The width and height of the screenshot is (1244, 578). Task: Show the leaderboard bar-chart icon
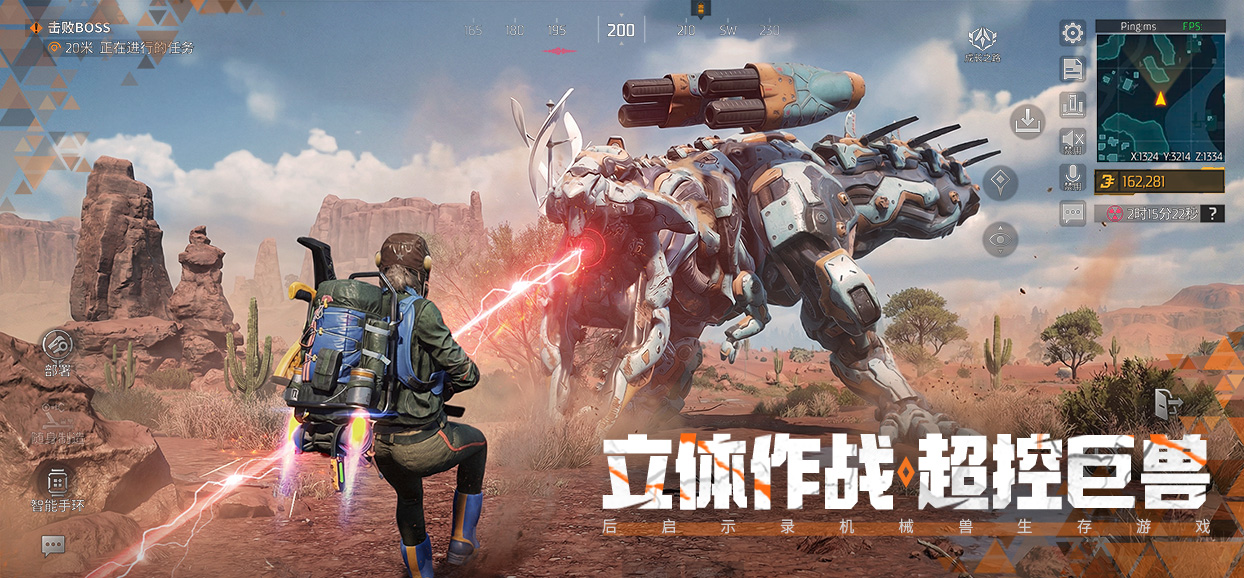click(1073, 104)
